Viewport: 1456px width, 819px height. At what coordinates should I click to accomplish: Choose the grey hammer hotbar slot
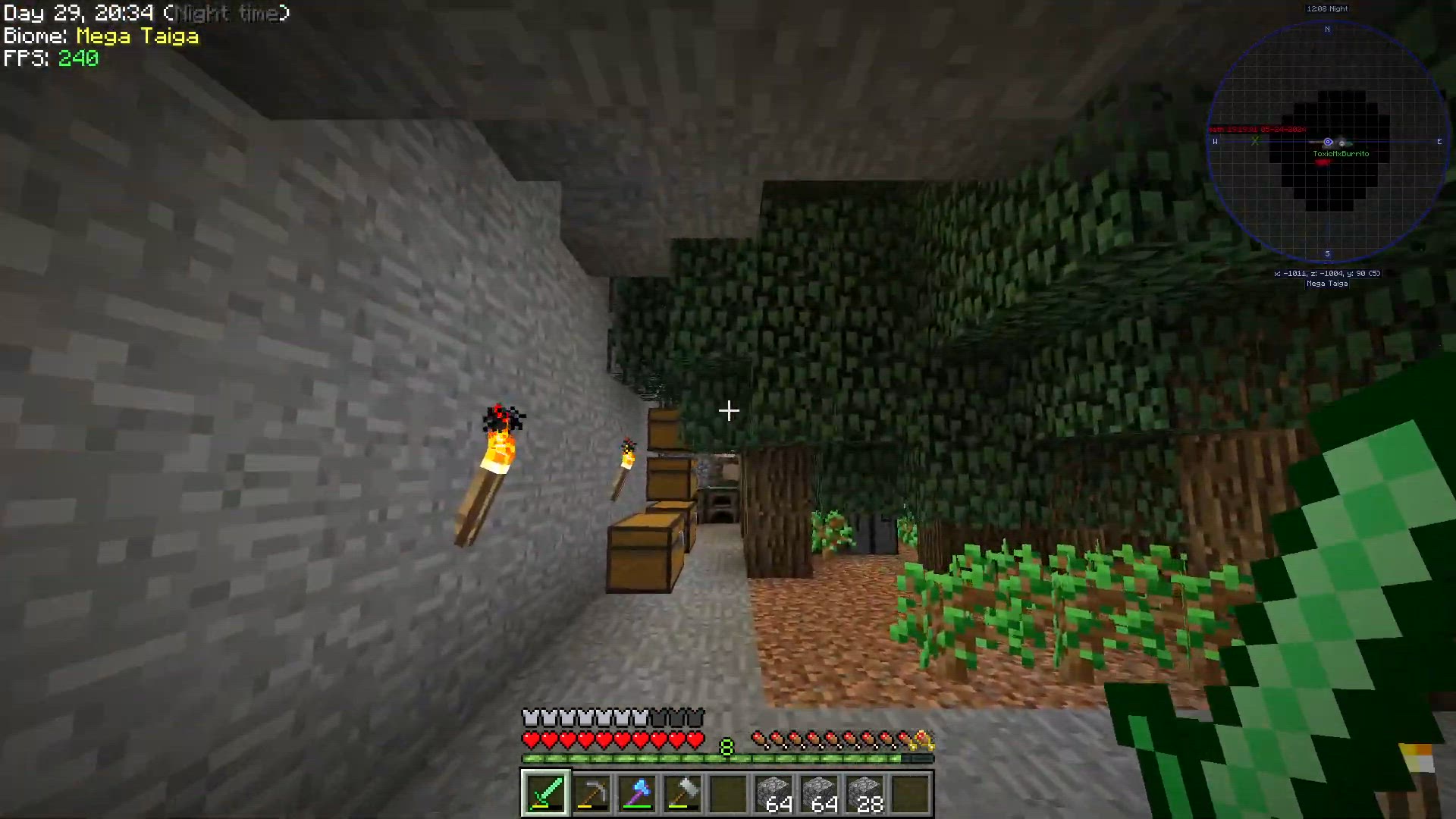(x=682, y=793)
